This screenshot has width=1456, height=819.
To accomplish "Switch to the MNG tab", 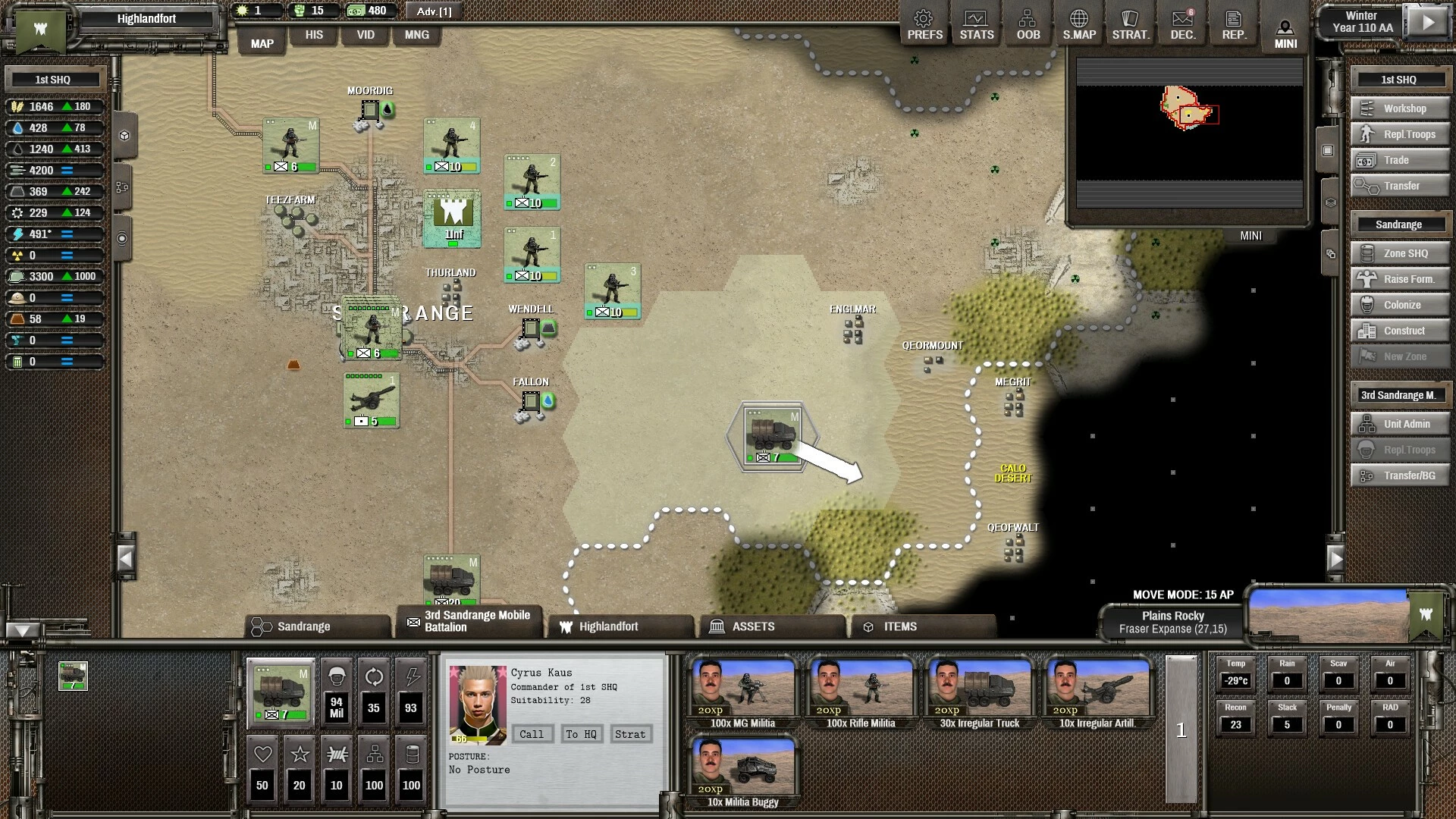I will pos(416,35).
